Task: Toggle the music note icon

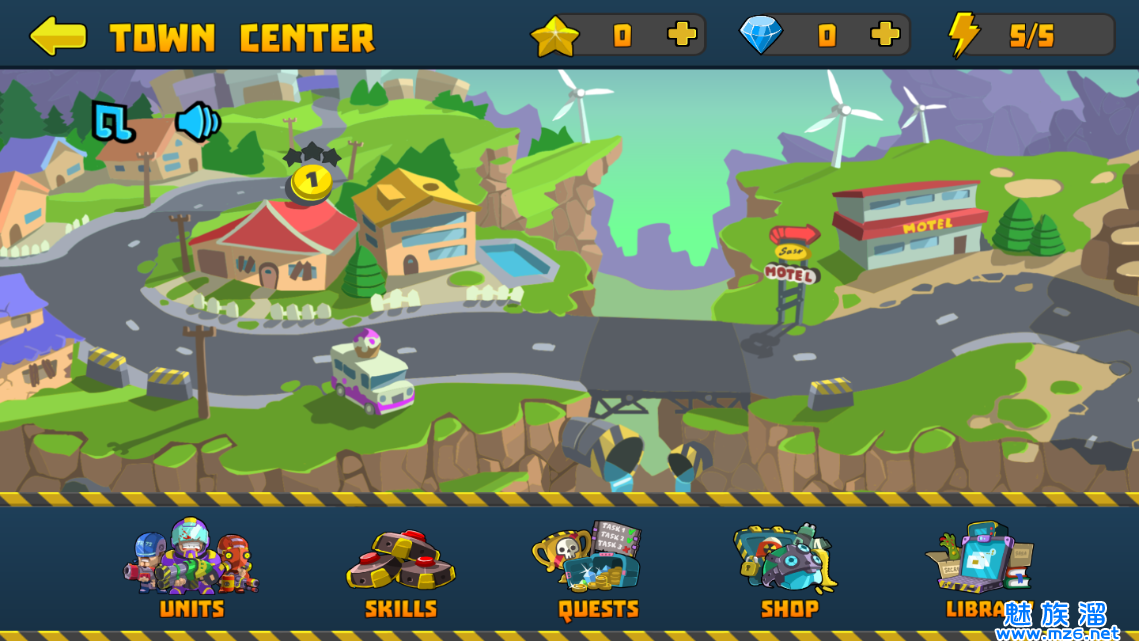Action: [113, 121]
